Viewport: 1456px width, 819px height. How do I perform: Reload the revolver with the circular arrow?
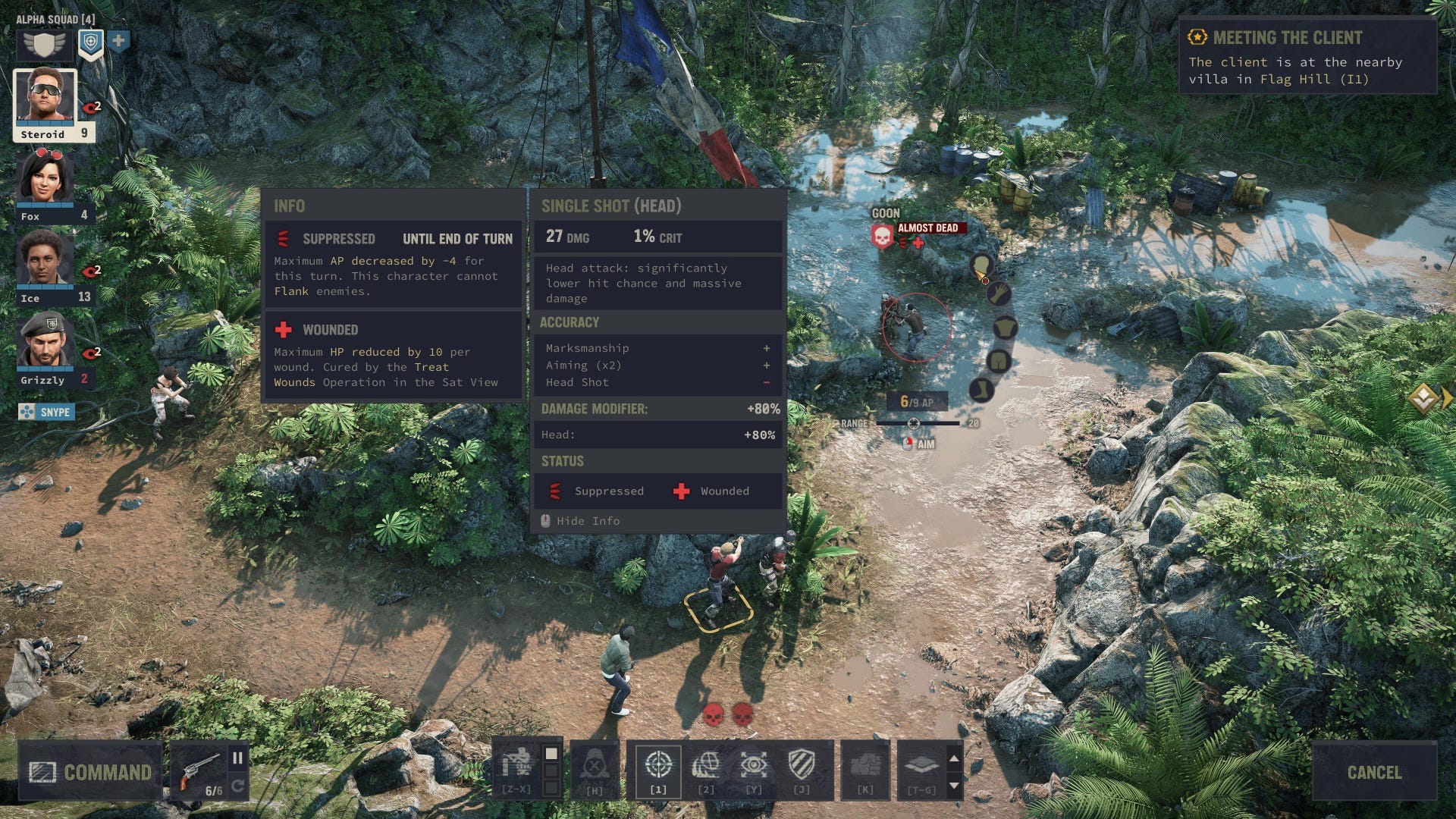click(237, 786)
